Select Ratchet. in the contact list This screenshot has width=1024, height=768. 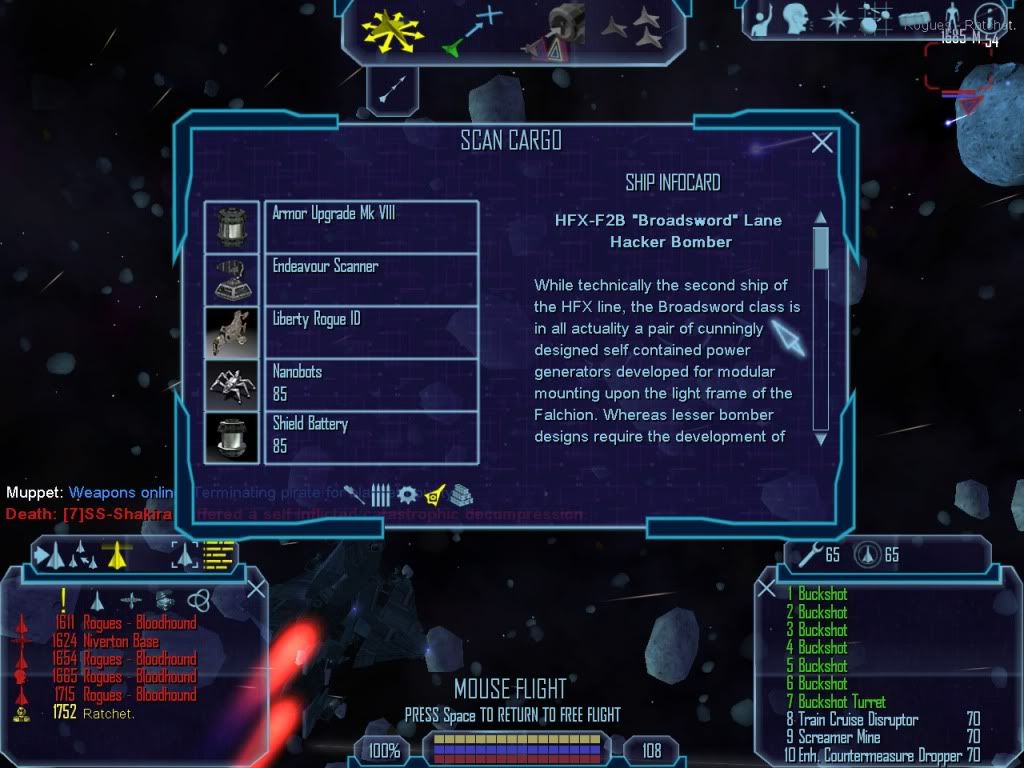click(x=109, y=713)
